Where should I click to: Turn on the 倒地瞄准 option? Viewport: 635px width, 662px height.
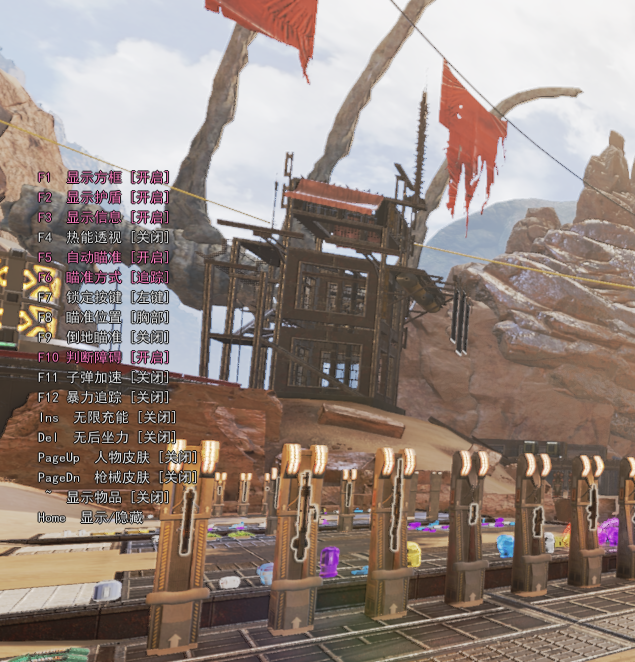(105, 337)
